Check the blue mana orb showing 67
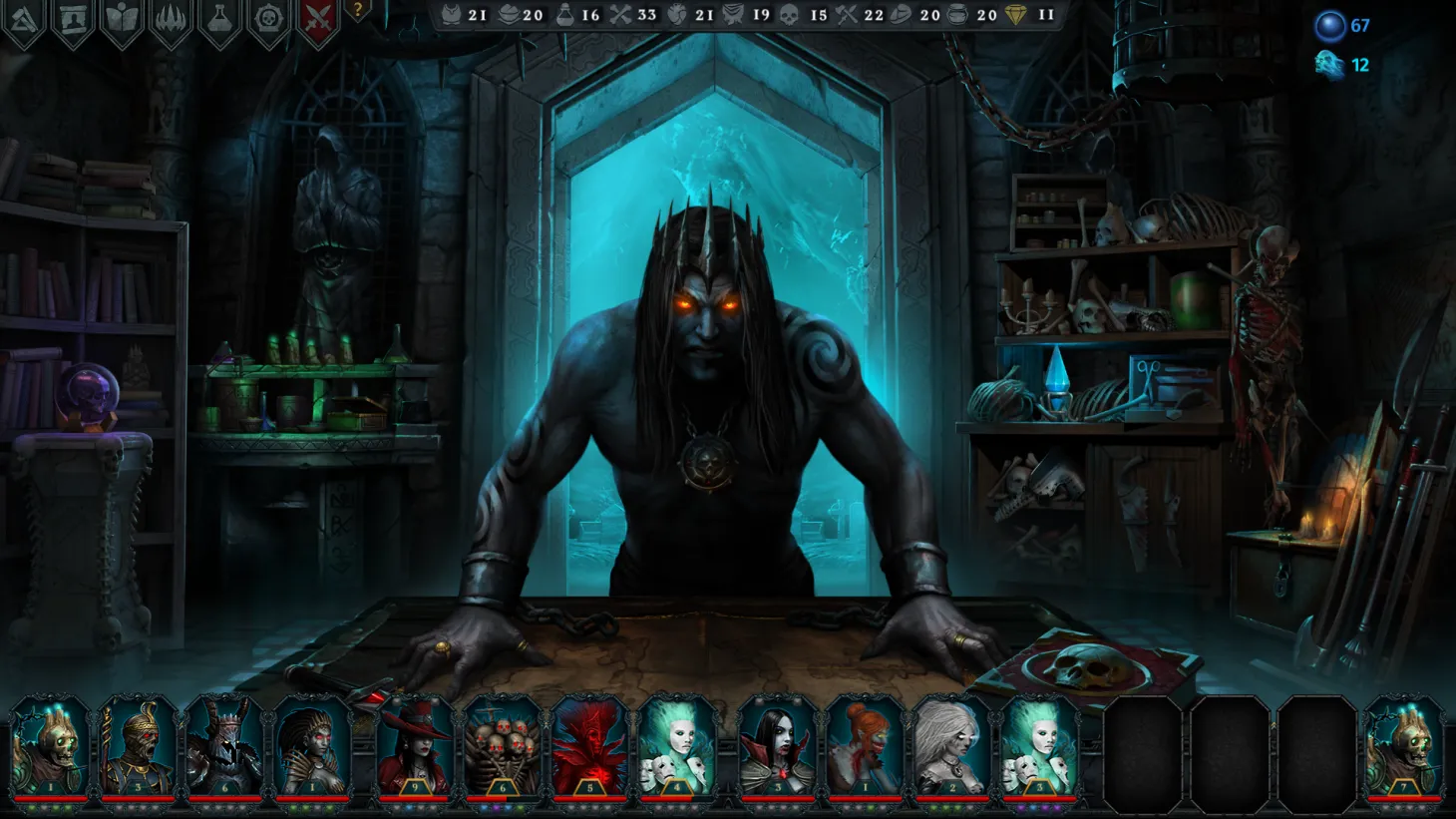The width and height of the screenshot is (1456, 819). [x=1330, y=25]
